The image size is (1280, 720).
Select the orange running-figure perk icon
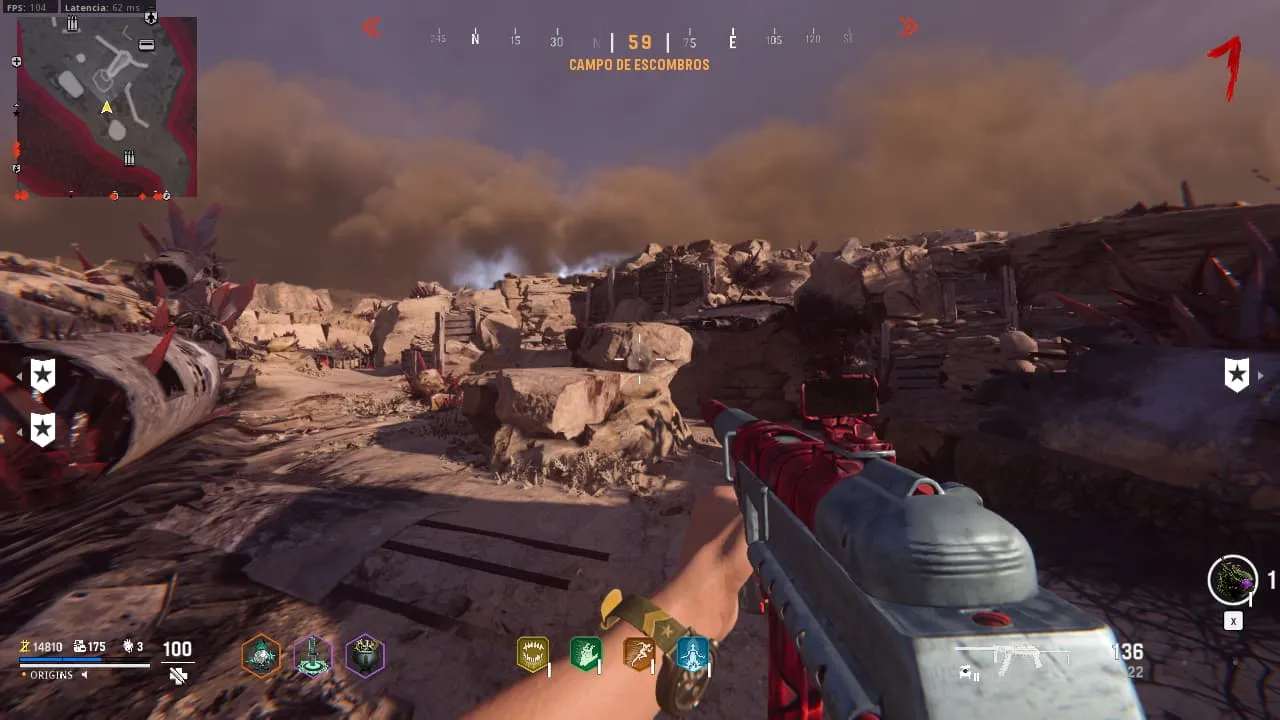tap(639, 654)
